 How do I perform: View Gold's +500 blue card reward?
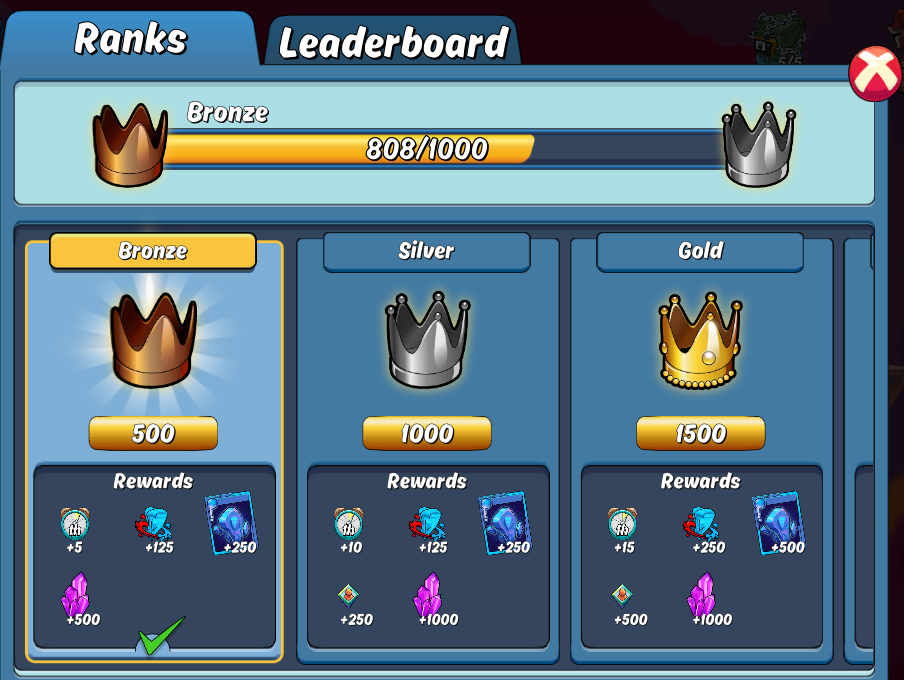778,523
